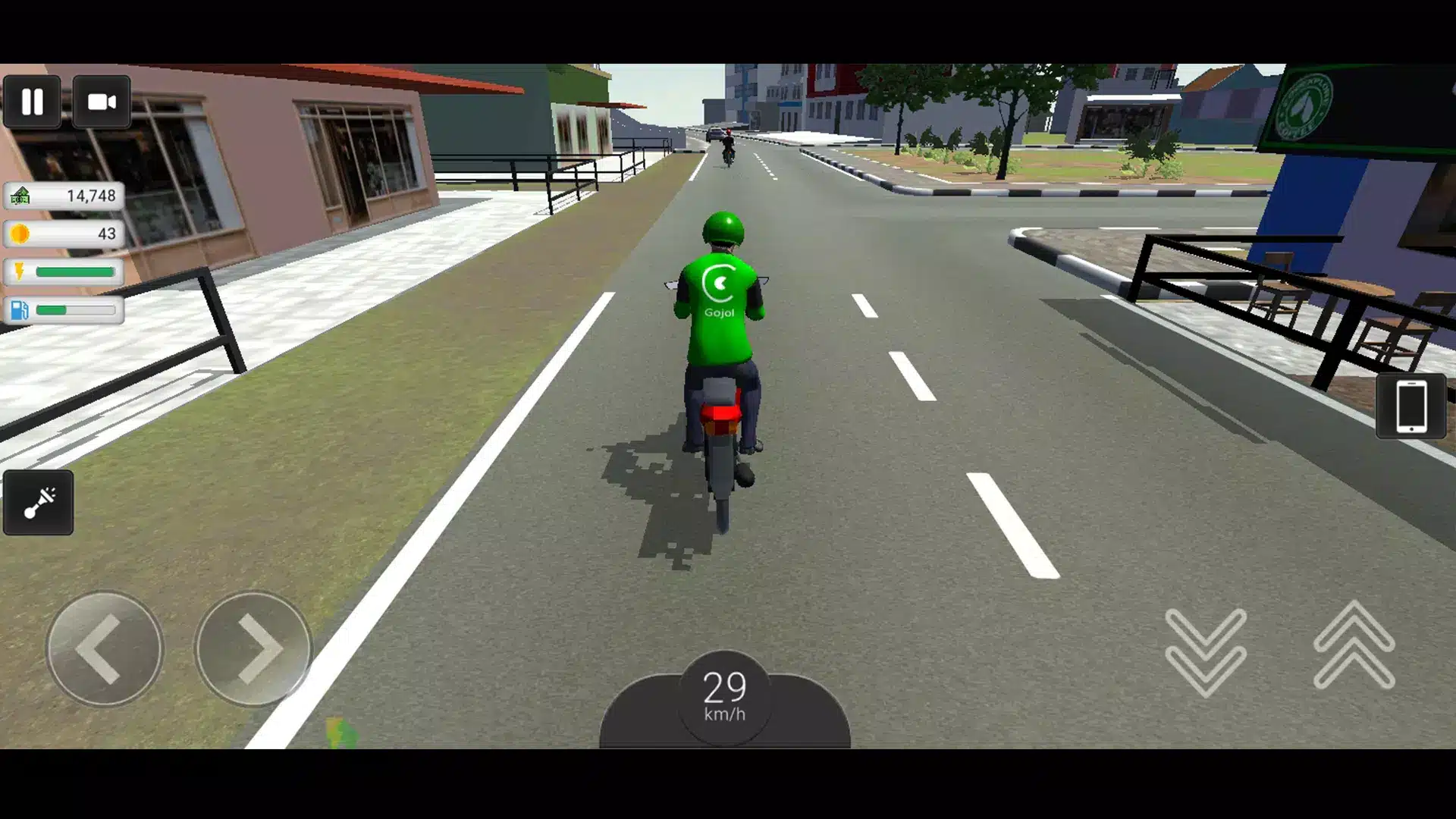
Task: Open the smartphone menu
Action: (1410, 406)
